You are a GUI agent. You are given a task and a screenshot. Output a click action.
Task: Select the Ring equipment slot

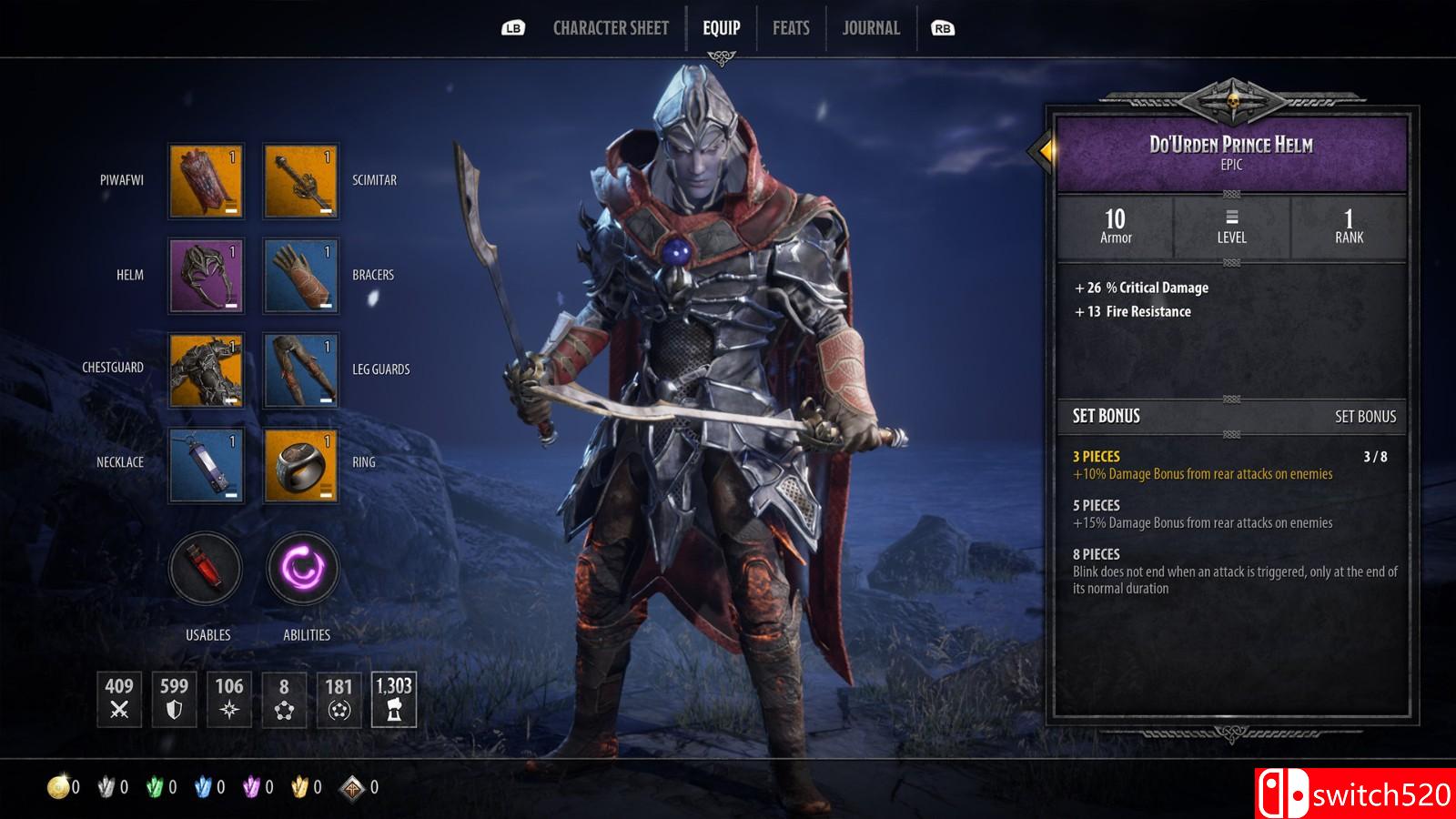point(301,465)
